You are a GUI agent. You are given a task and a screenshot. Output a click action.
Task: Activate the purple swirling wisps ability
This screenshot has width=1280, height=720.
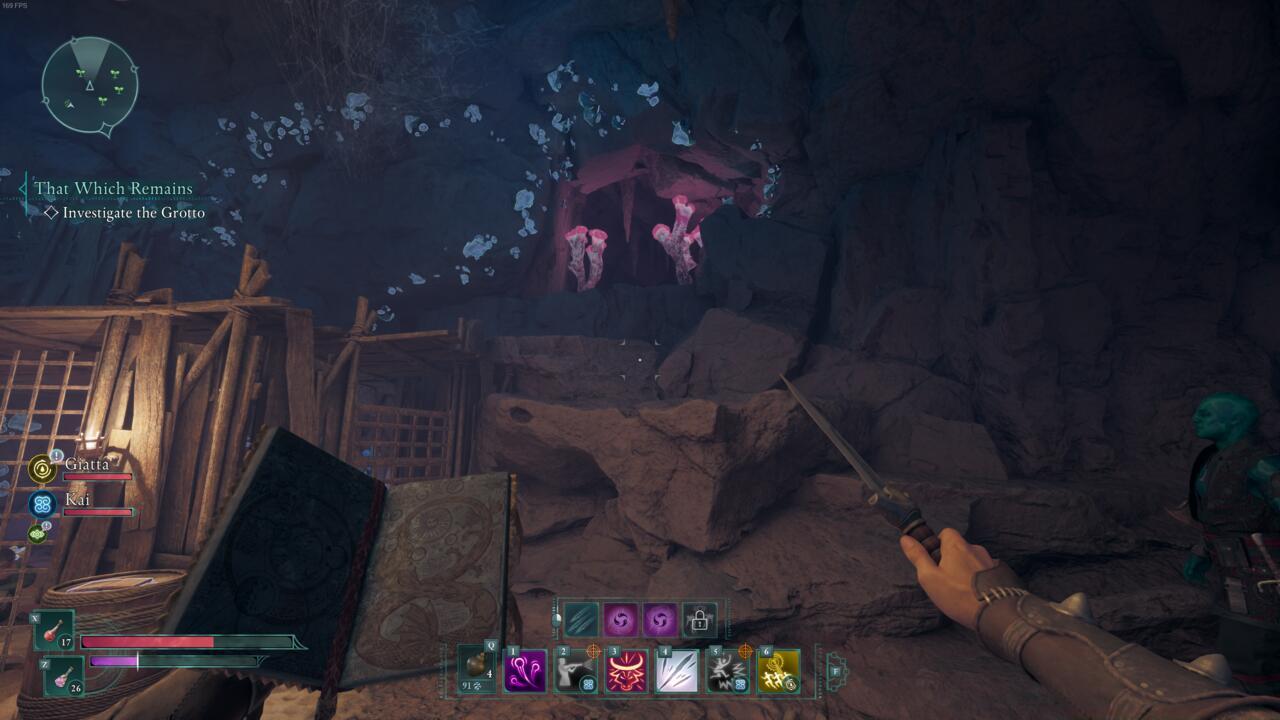526,671
